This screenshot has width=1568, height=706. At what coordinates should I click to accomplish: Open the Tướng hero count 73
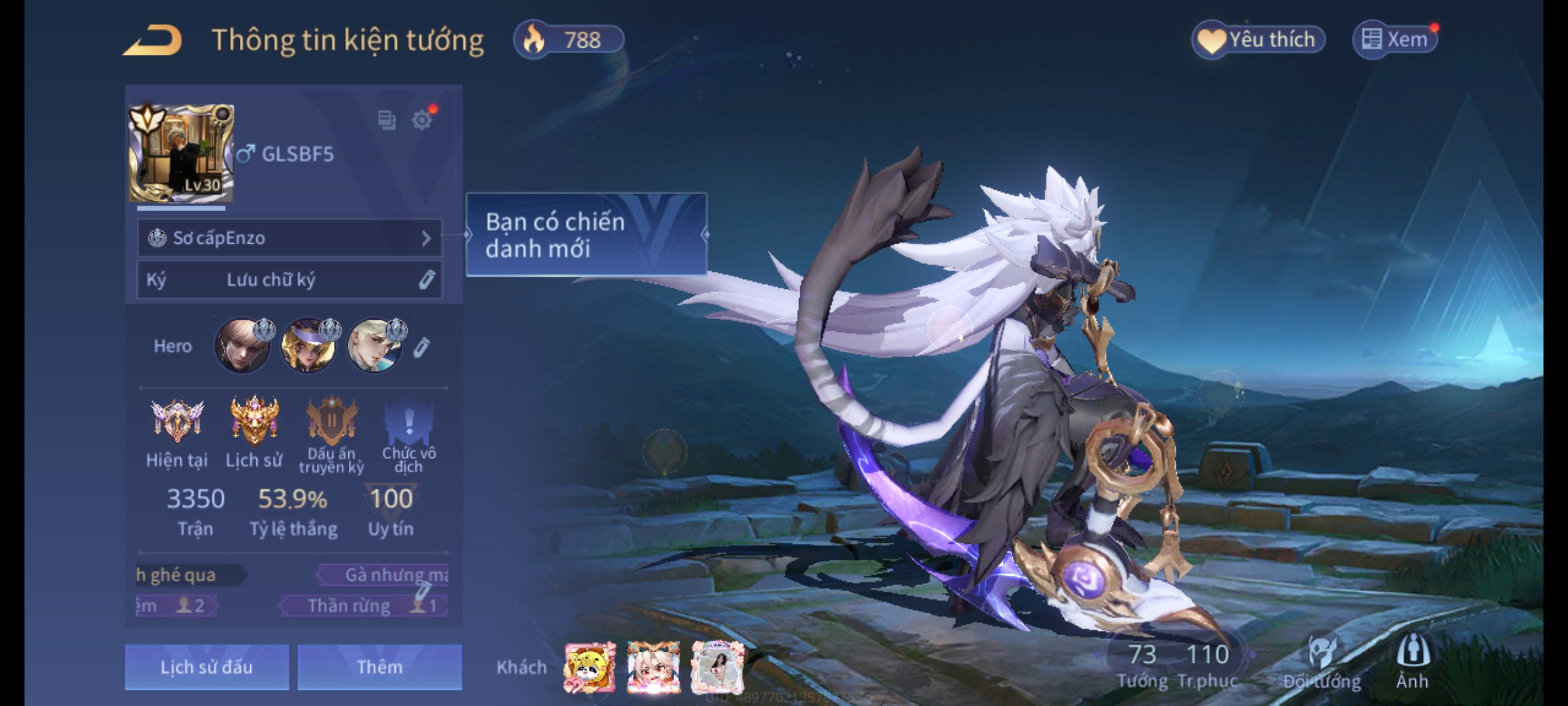tap(1142, 664)
